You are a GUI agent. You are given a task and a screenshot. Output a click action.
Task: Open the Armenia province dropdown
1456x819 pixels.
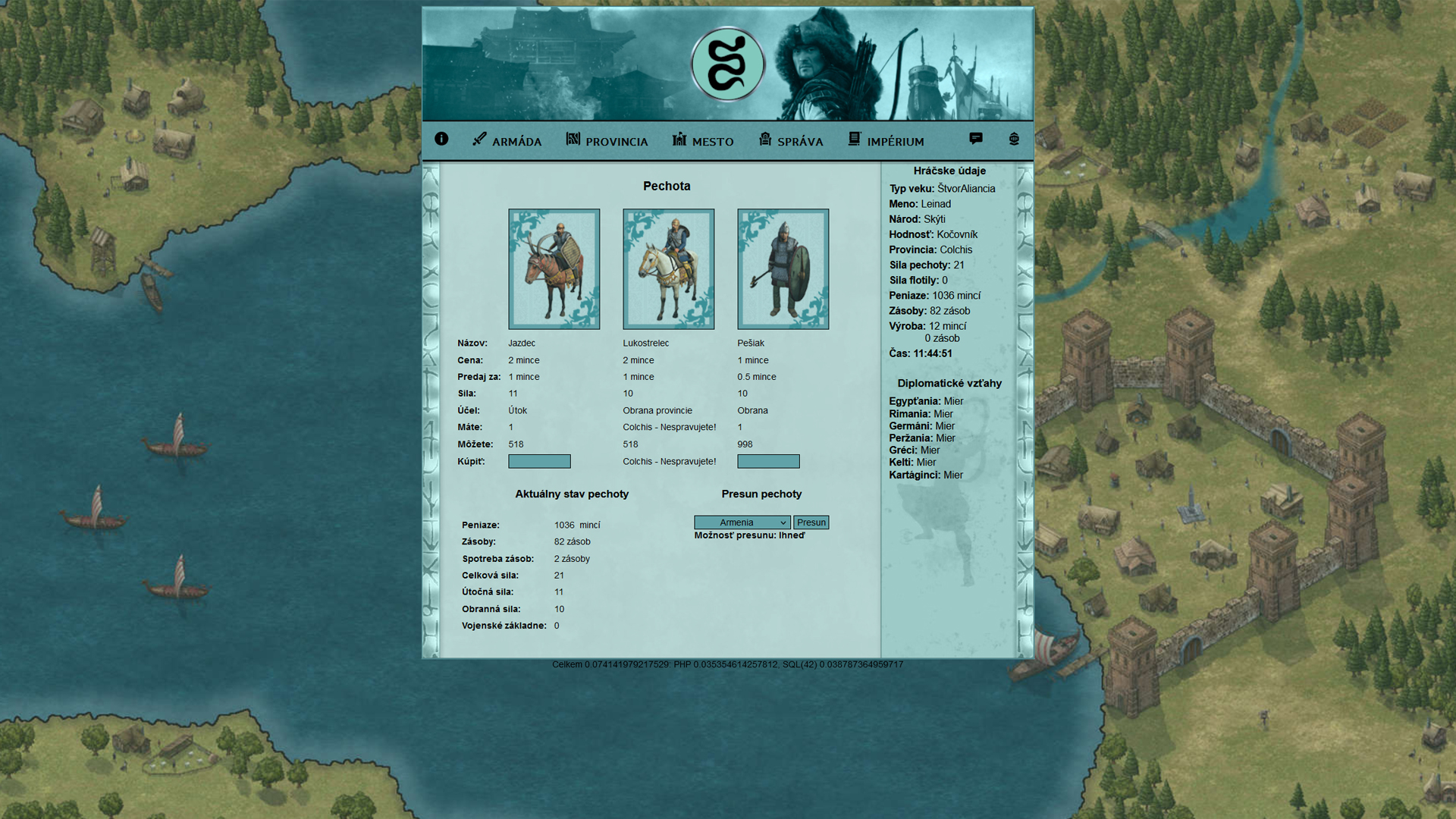[742, 522]
